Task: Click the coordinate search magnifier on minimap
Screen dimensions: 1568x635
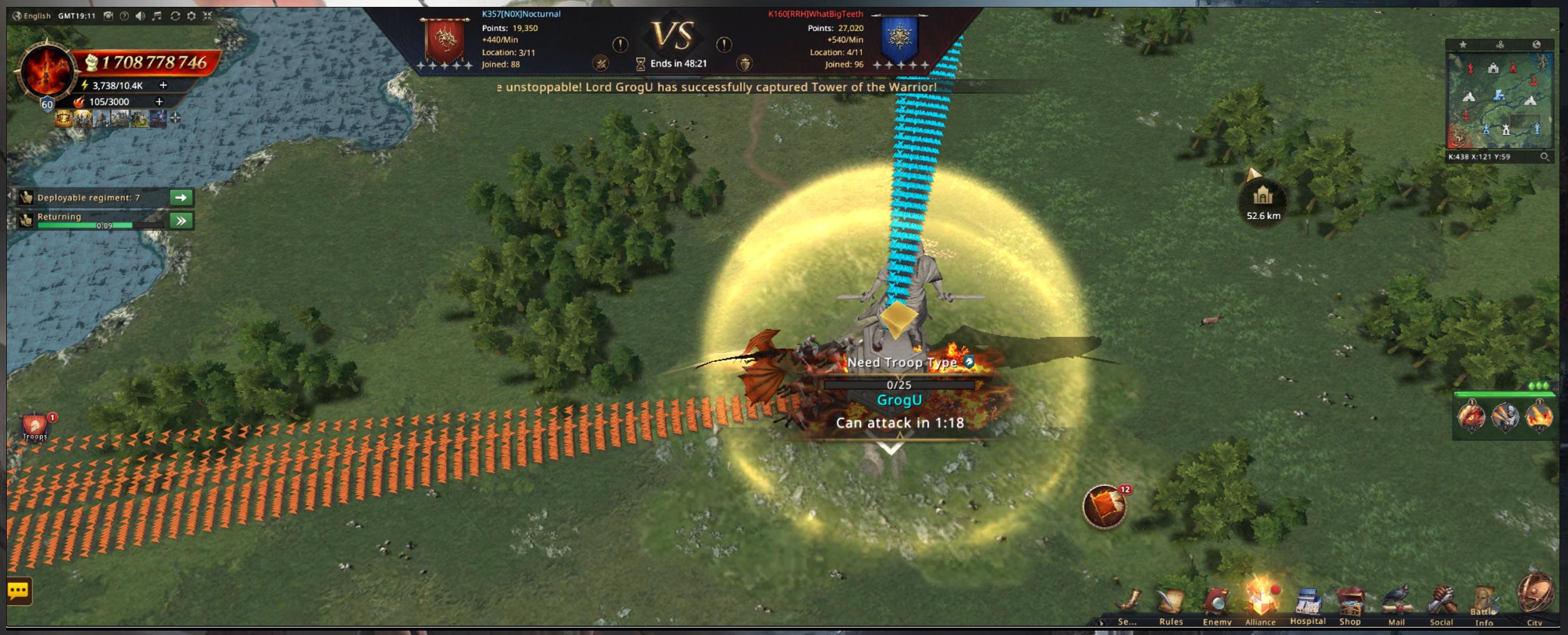Action: point(1545,157)
